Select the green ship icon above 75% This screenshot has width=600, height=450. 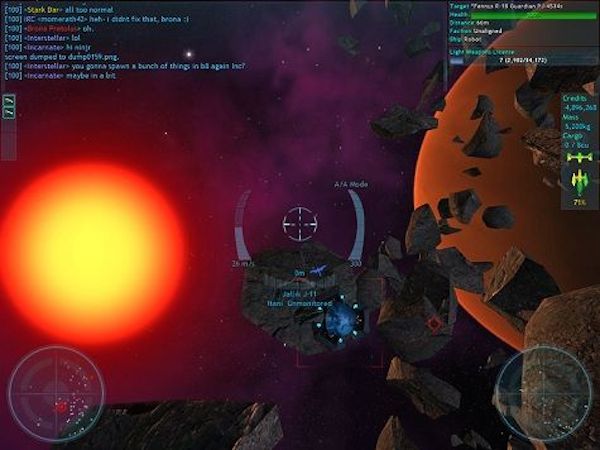(579, 181)
